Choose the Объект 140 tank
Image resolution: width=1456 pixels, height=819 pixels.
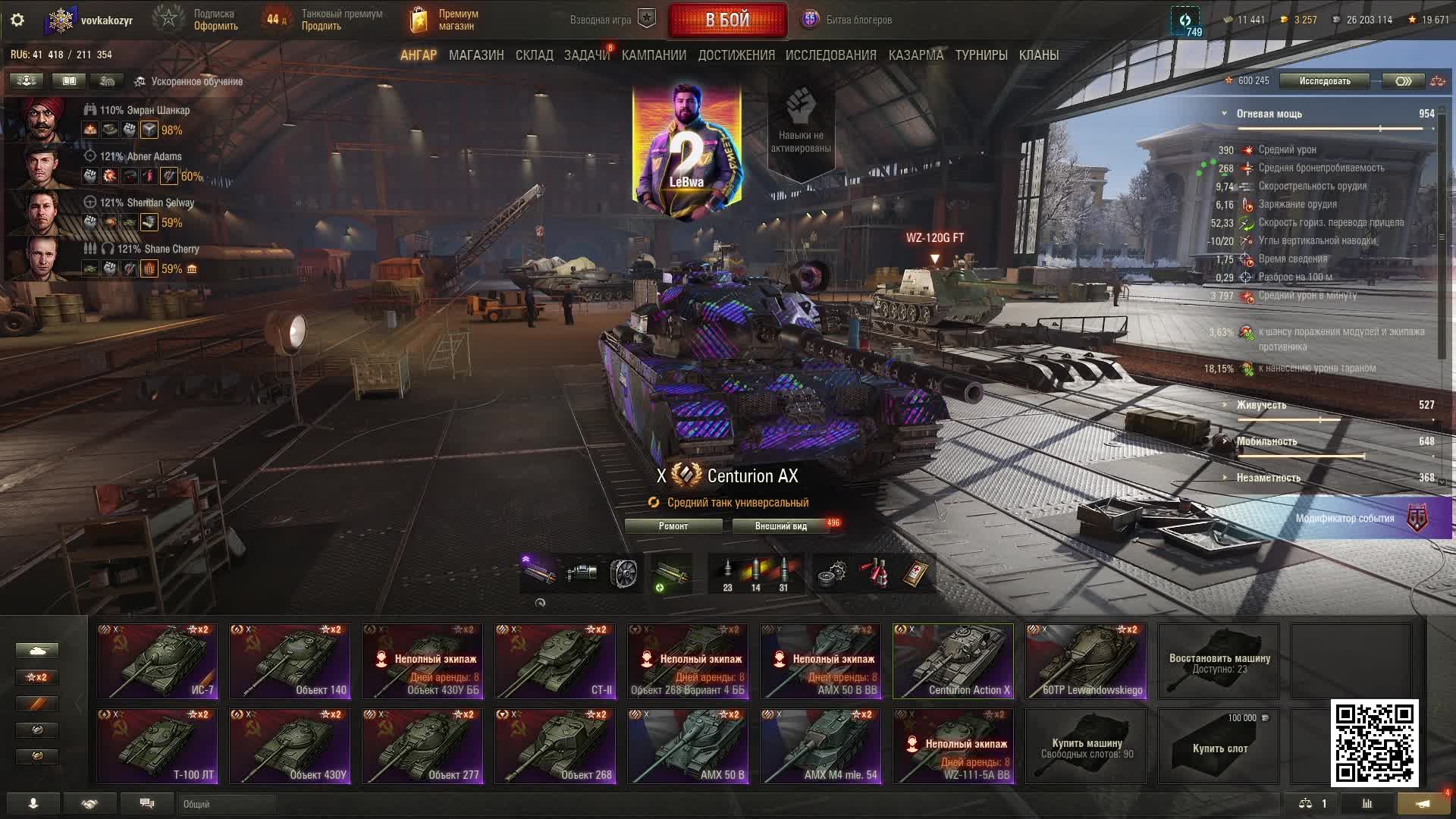pos(290,661)
